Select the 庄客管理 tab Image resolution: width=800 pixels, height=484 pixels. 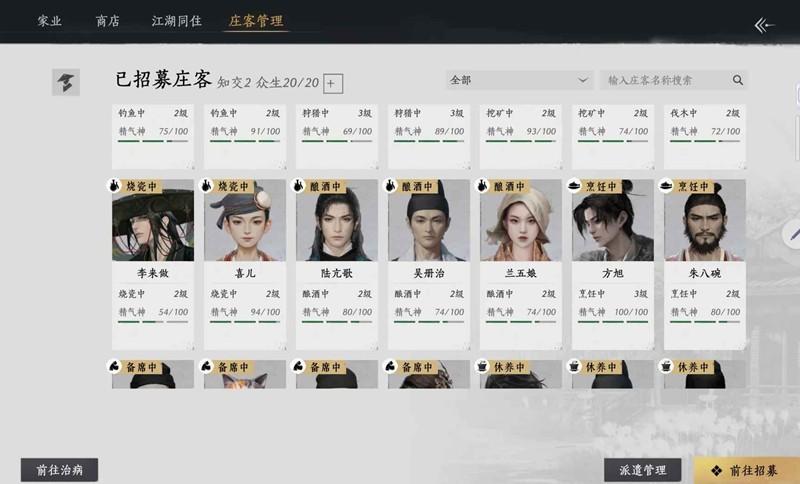pos(255,20)
